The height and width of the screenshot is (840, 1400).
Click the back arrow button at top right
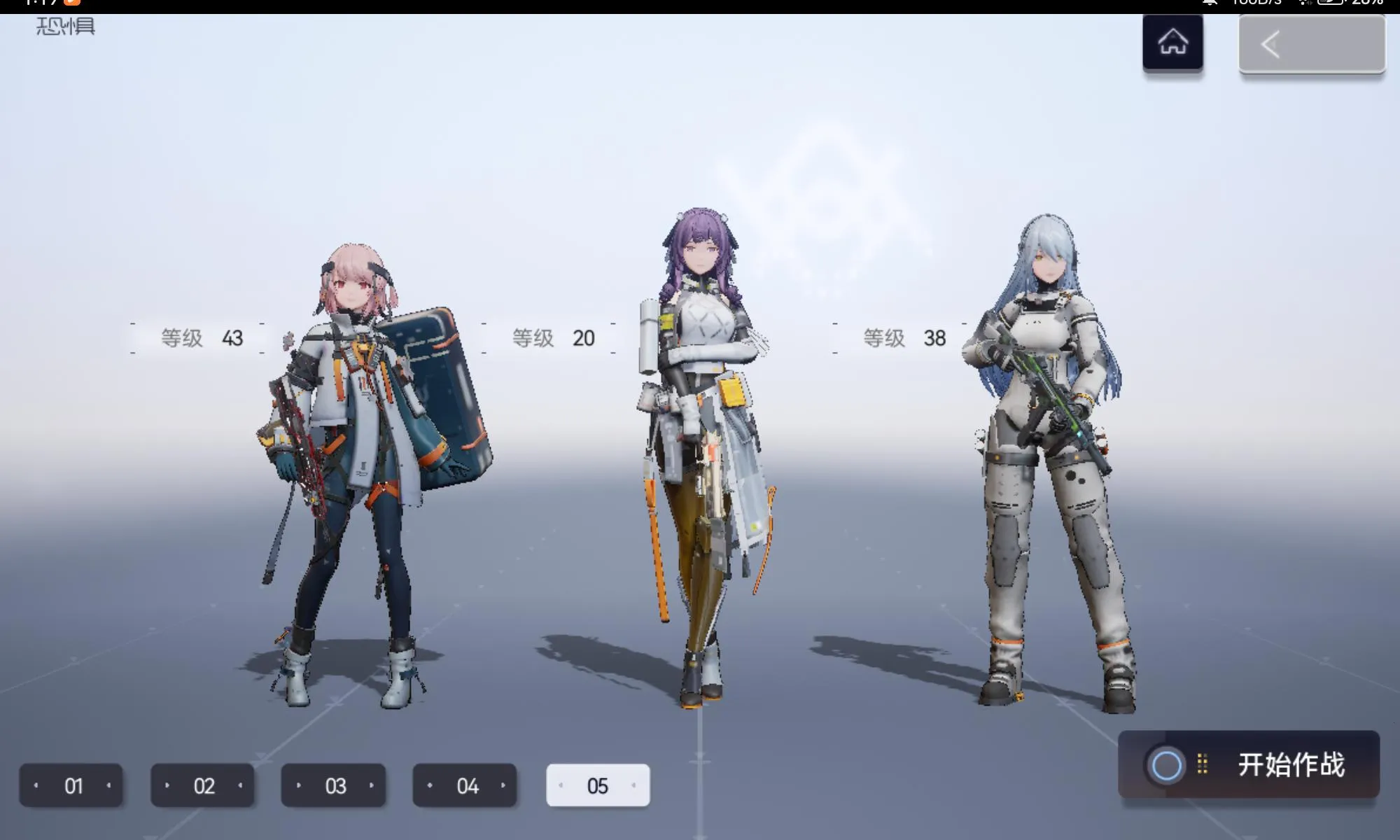(1311, 43)
